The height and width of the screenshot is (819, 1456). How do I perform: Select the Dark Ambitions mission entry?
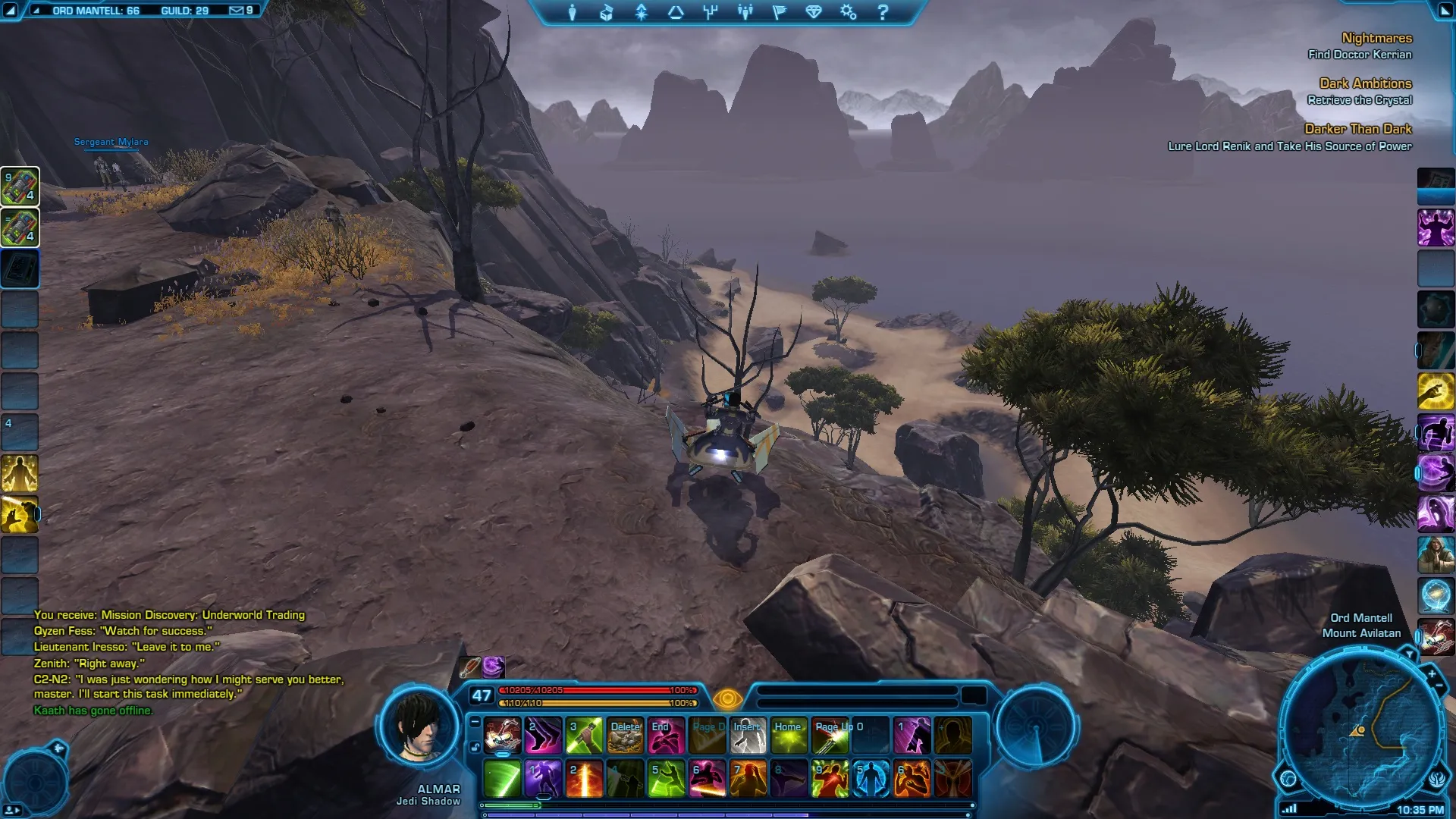pos(1365,83)
